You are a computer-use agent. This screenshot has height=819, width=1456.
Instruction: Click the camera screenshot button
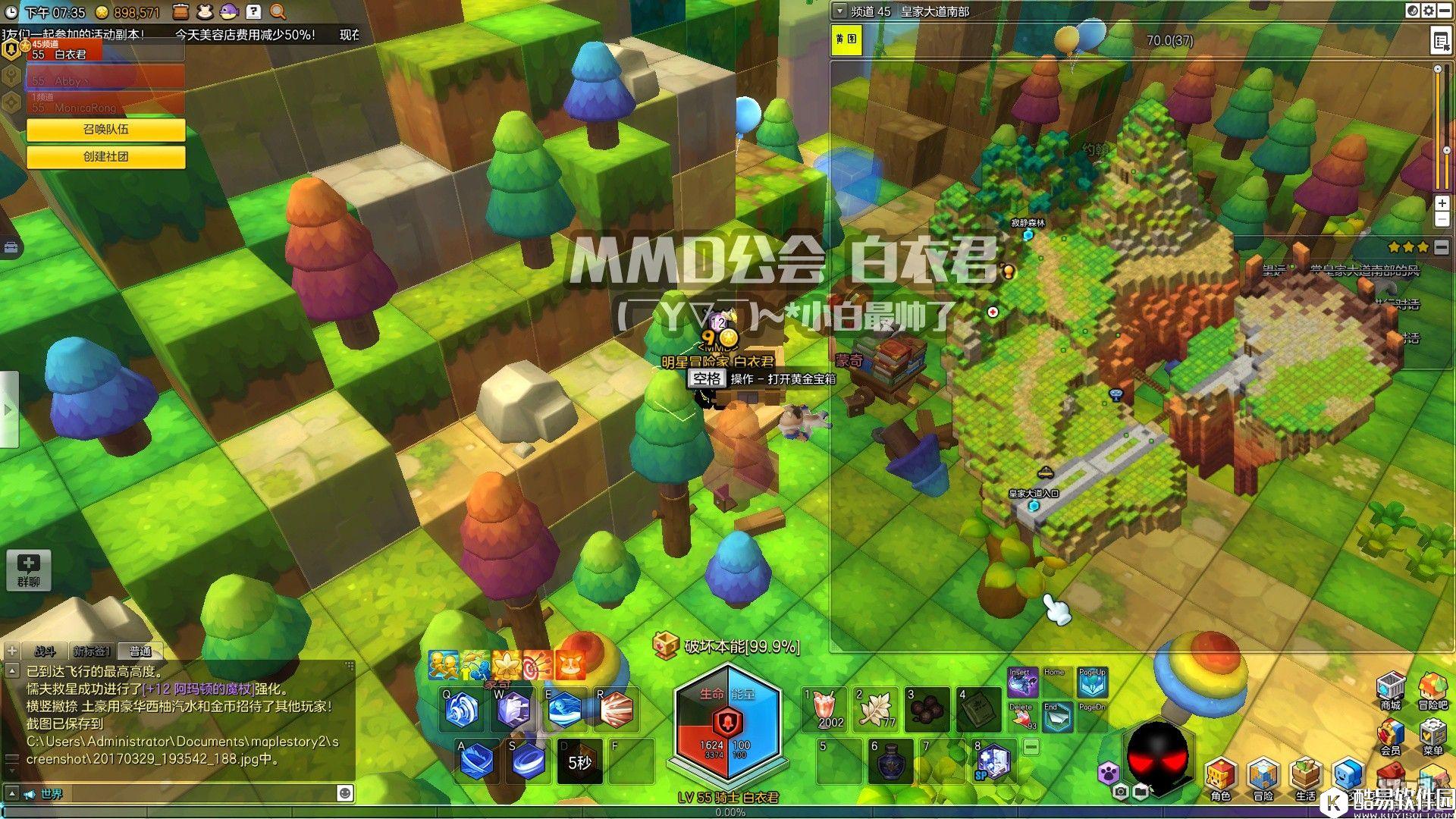click(x=1120, y=792)
